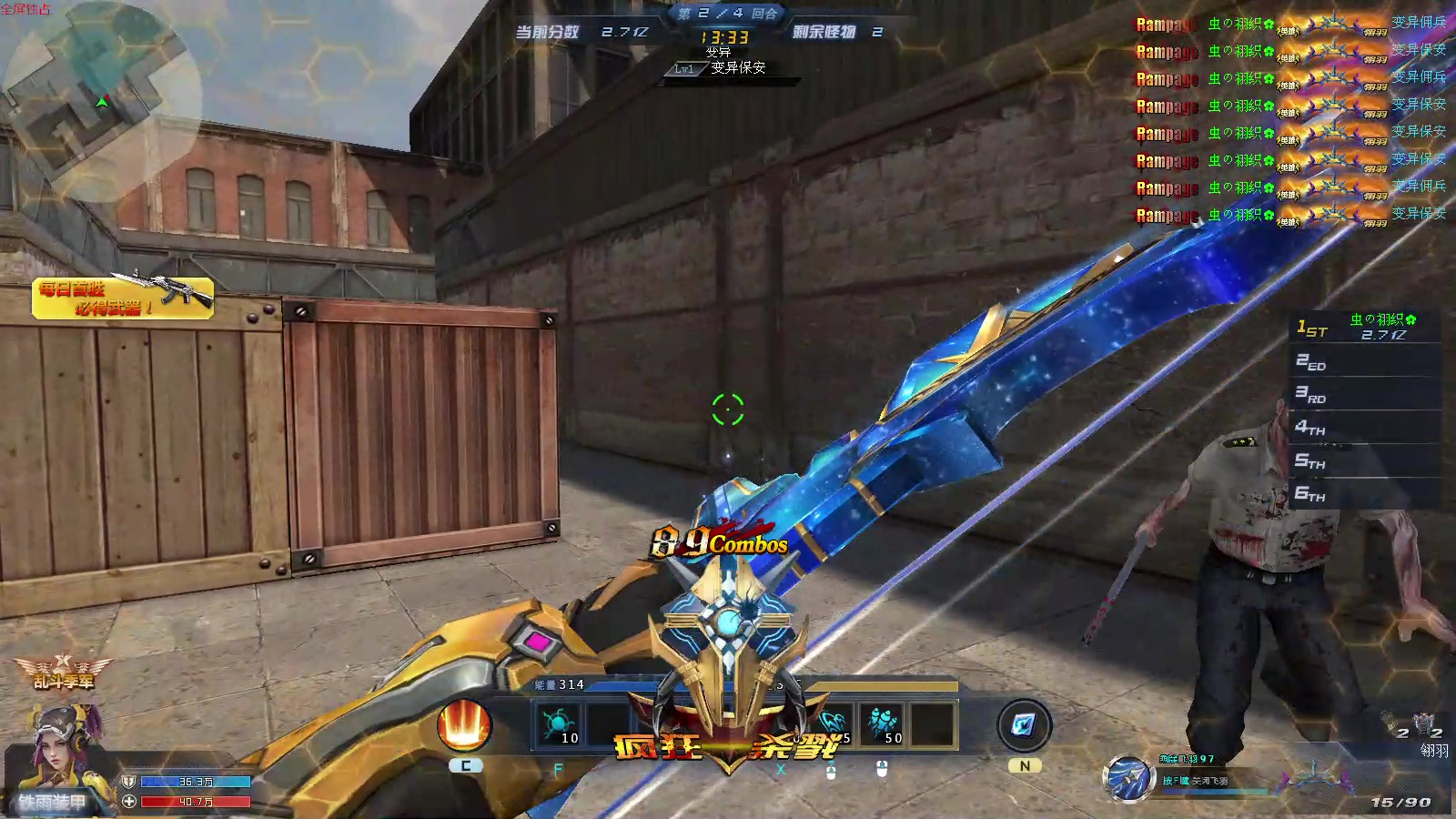This screenshot has height=819, width=1456.
Task: Activate the blue cube ability icon
Action: (1024, 725)
